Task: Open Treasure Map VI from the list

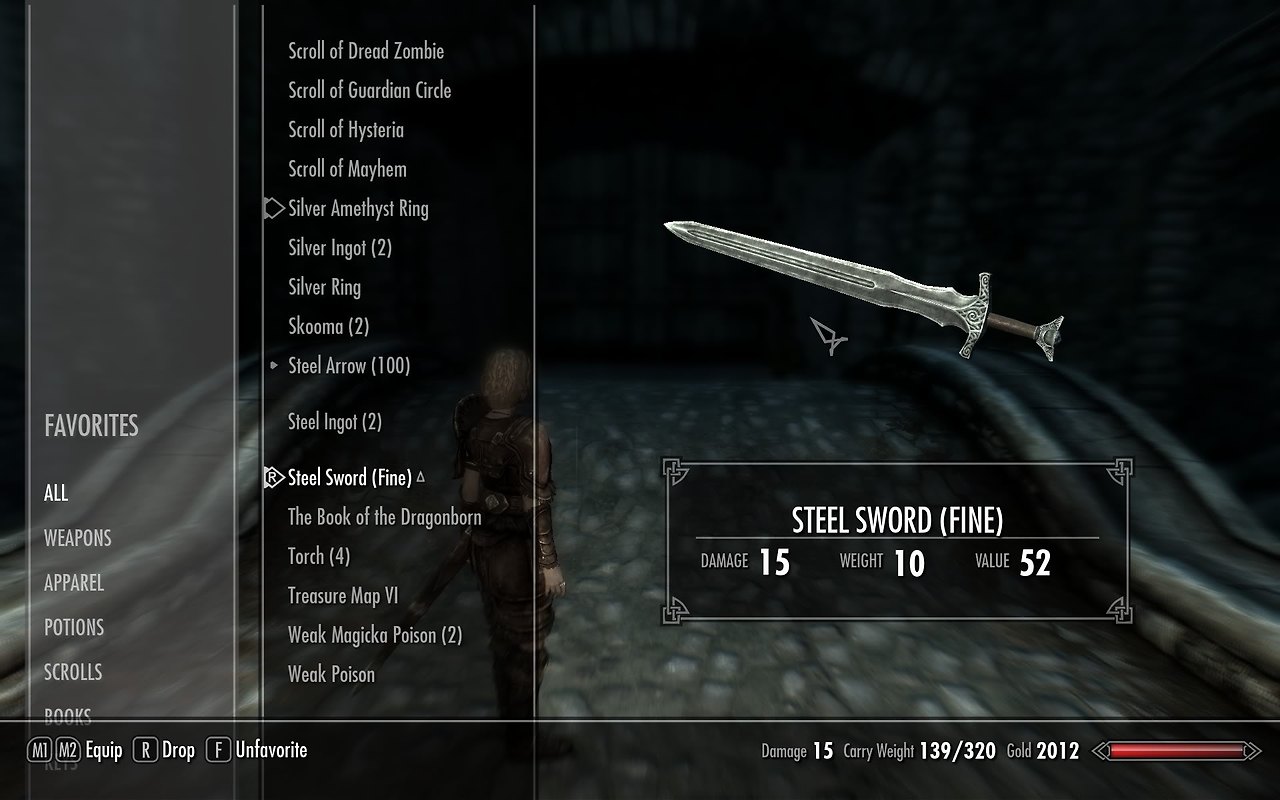Action: pyautogui.click(x=343, y=596)
